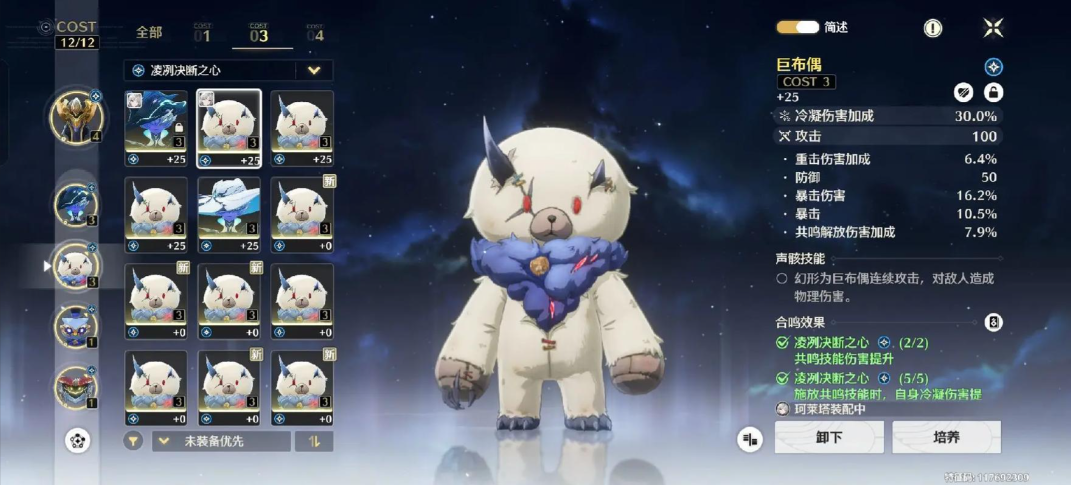Click the funnel filter button

click(x=133, y=441)
